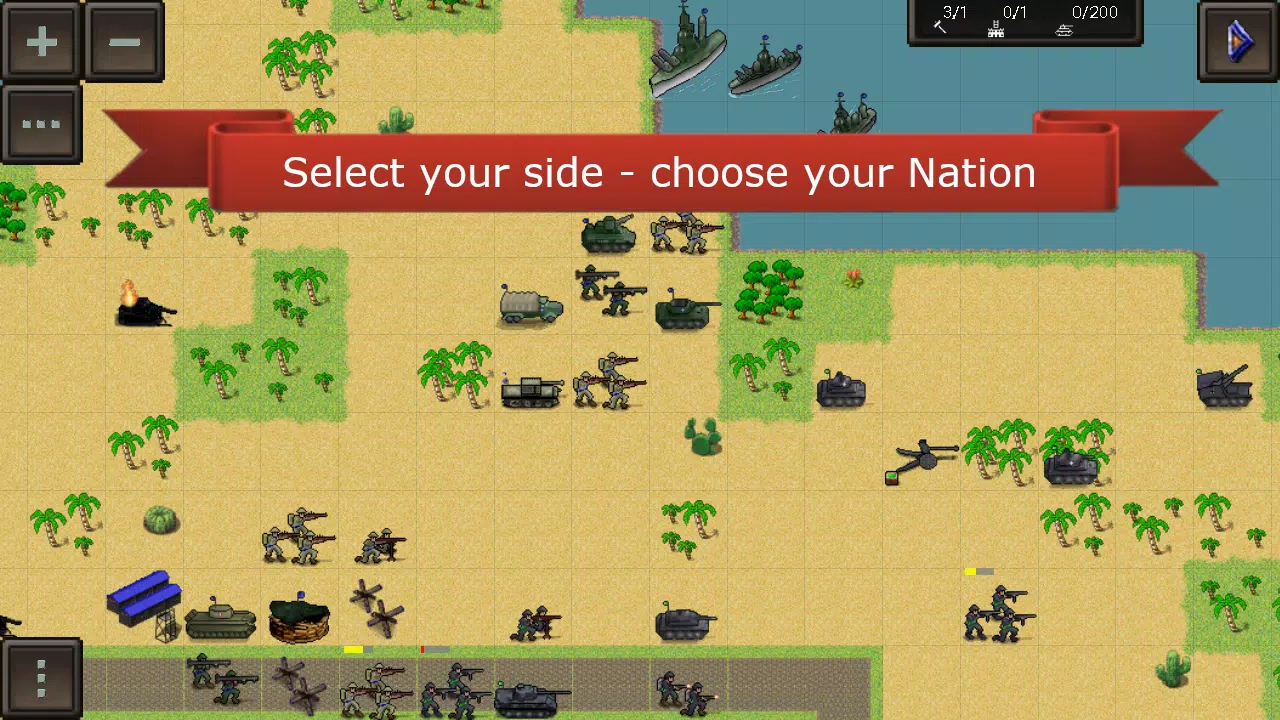
Task: Select the tank beside the eastern trees
Action: tap(840, 390)
